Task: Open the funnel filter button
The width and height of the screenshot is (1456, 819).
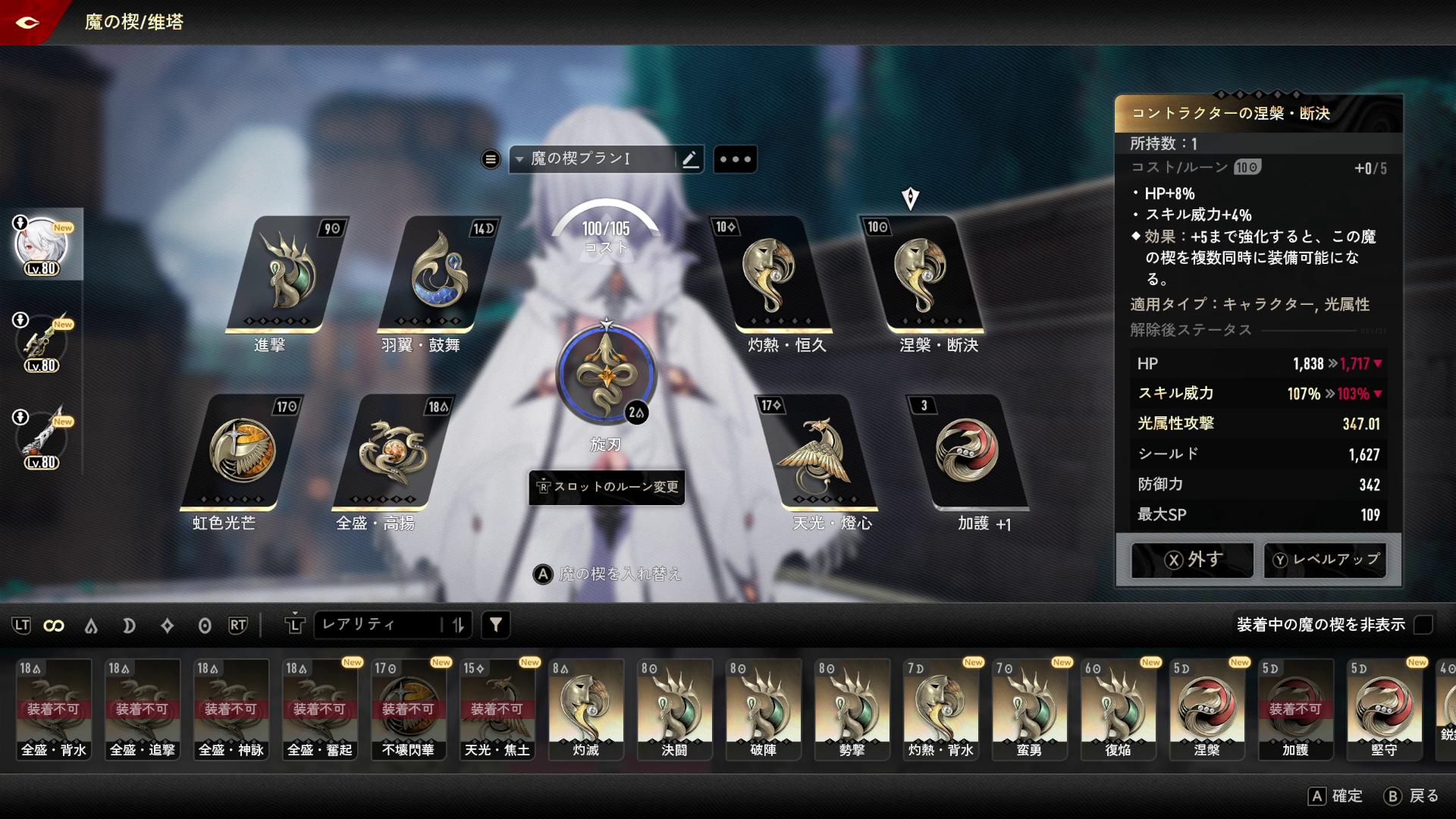Action: pos(496,625)
